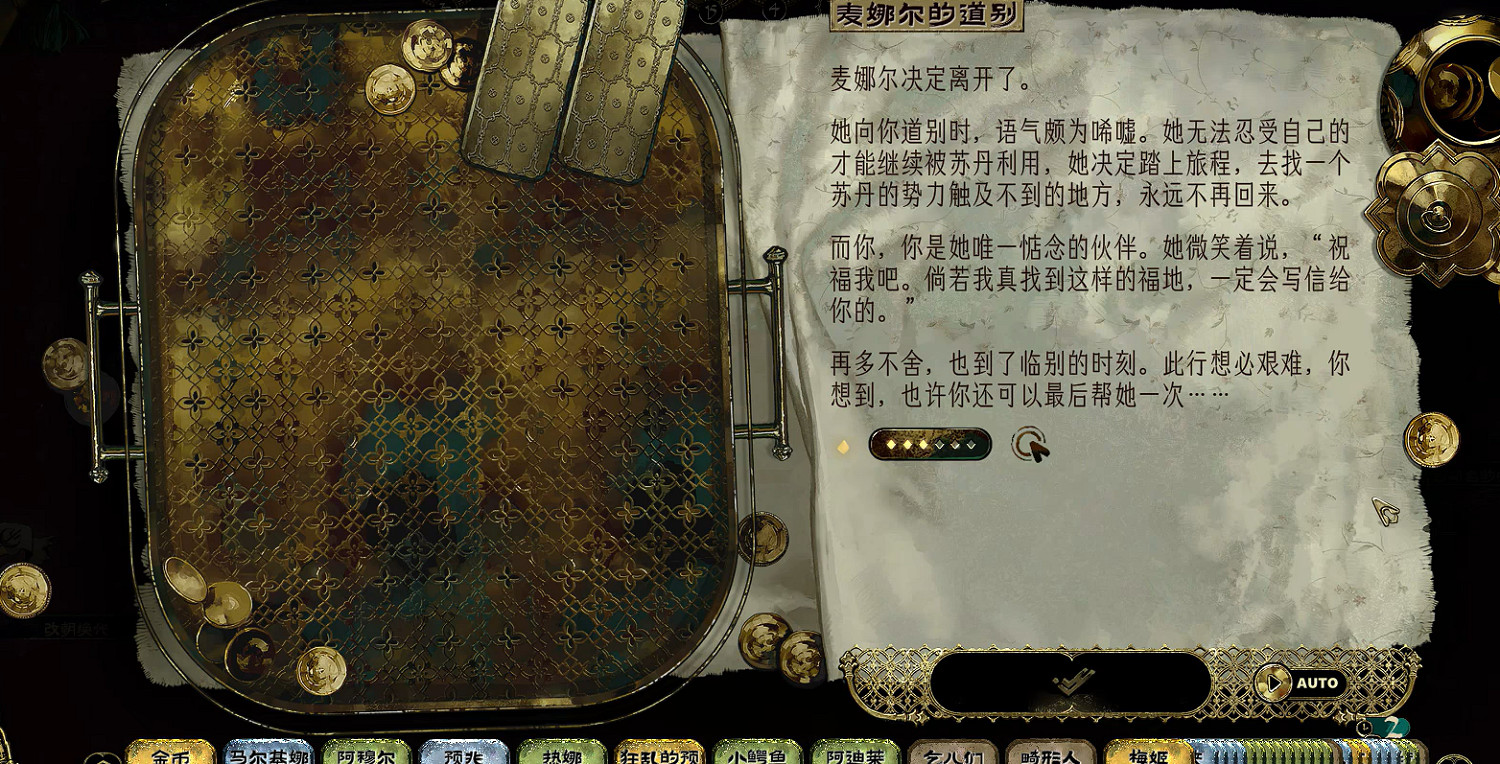Viewport: 1500px width, 764px height.
Task: Click the small clock icon below the AUTO button
Action: click(1365, 727)
